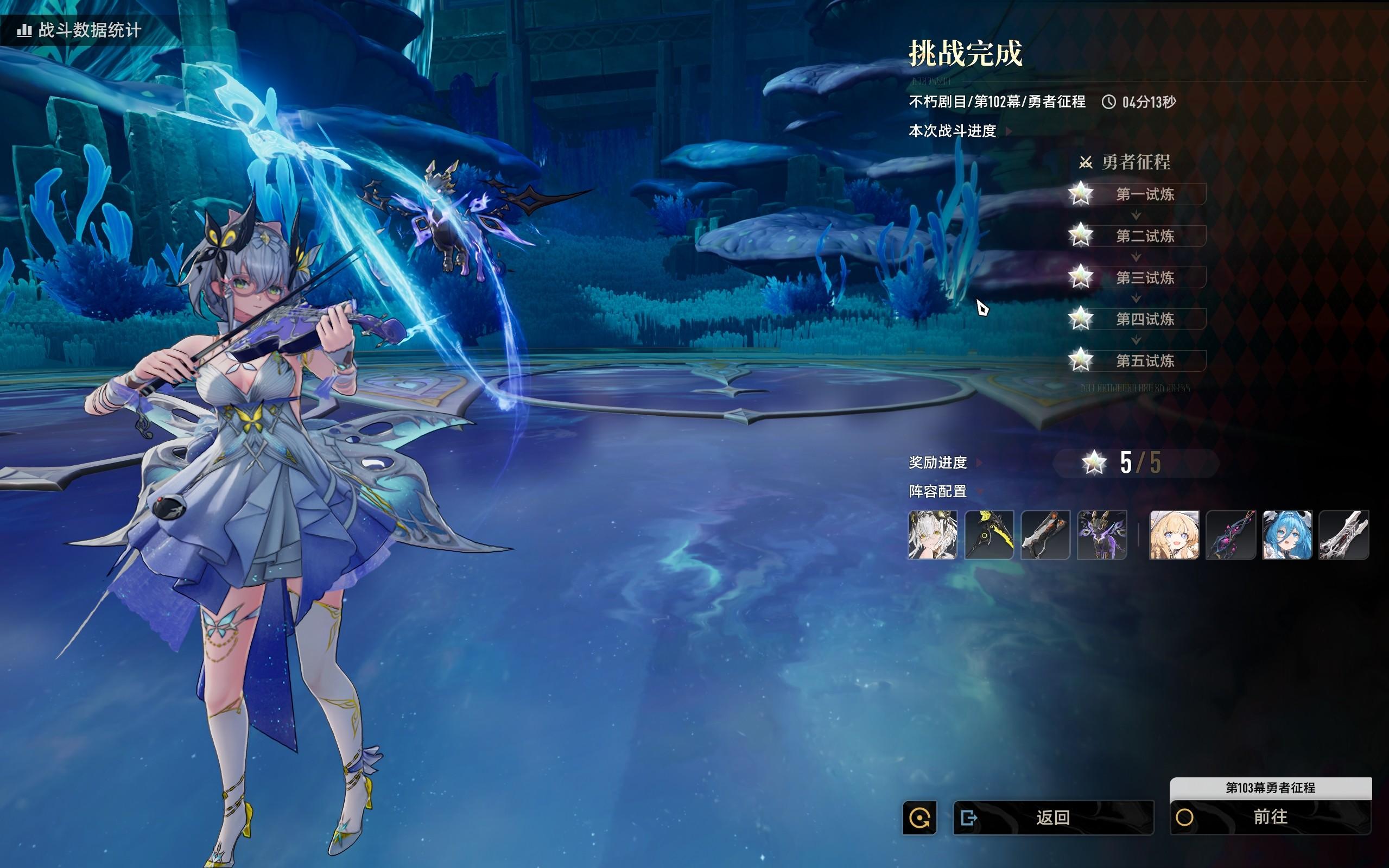Open the 战斗数据统计 battle statistics panel
This screenshot has width=1389, height=868.
tap(80, 30)
